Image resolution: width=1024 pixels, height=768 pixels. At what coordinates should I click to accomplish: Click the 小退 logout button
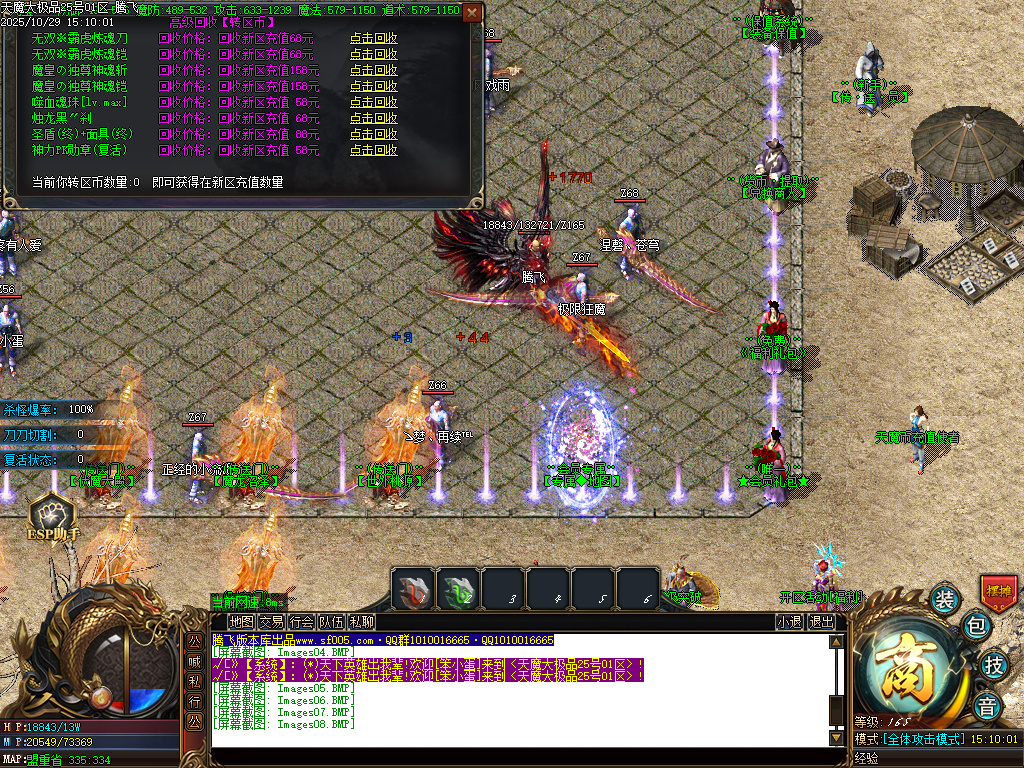pyautogui.click(x=789, y=622)
